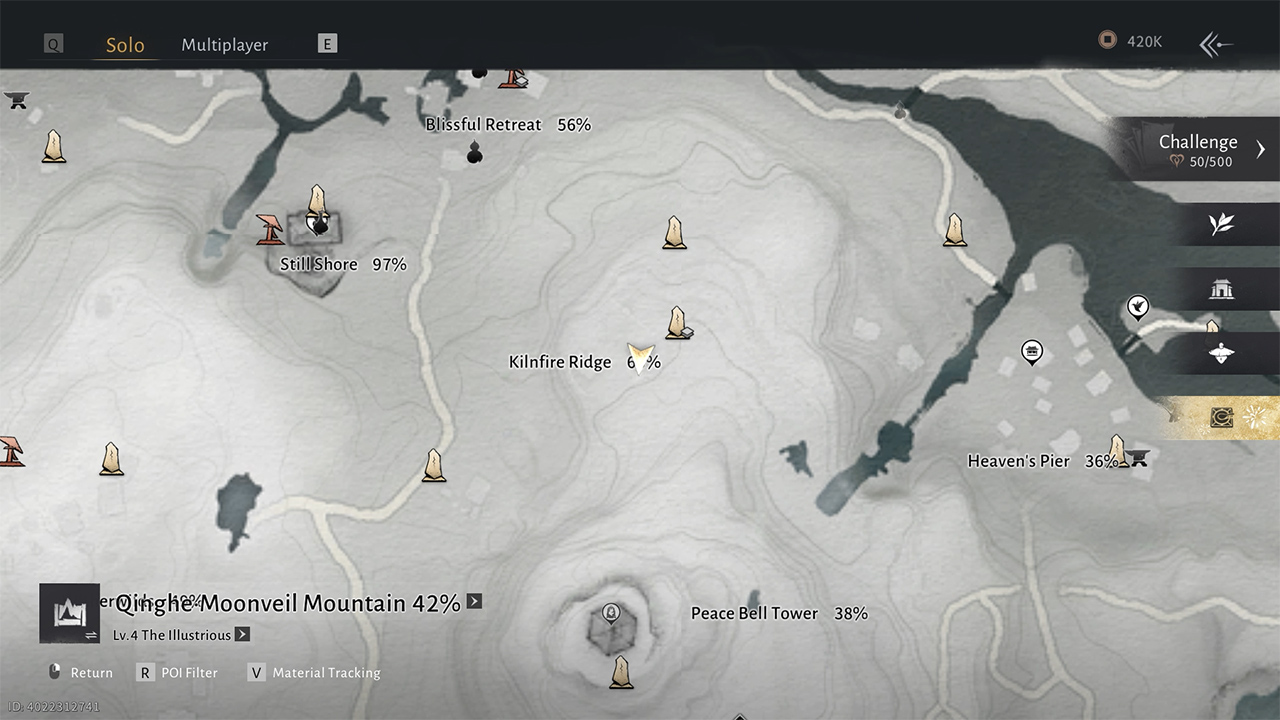The height and width of the screenshot is (720, 1280).
Task: Choose the gold-highlighted swirl map filter
Action: pos(1221,418)
